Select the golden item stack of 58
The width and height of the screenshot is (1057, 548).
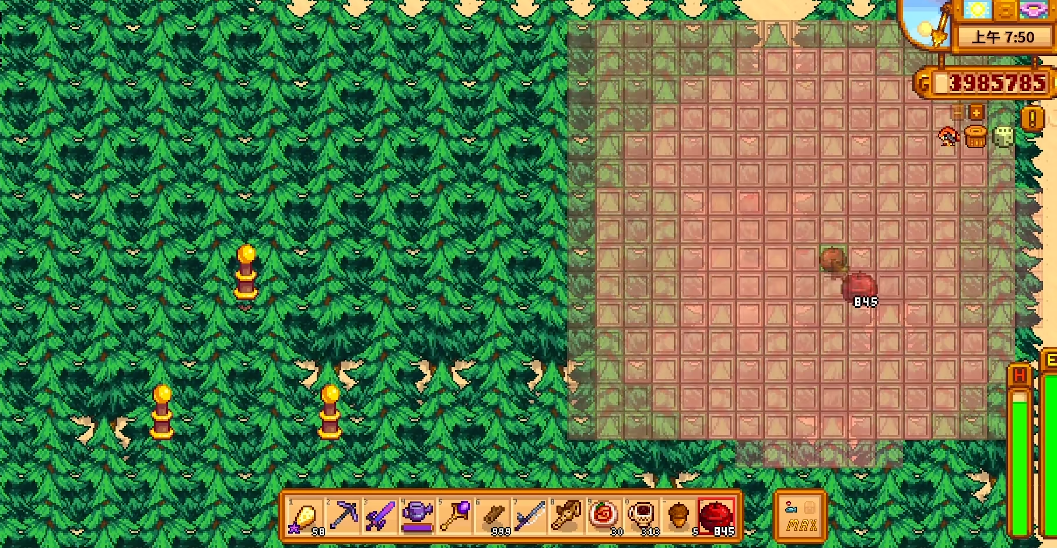point(305,516)
